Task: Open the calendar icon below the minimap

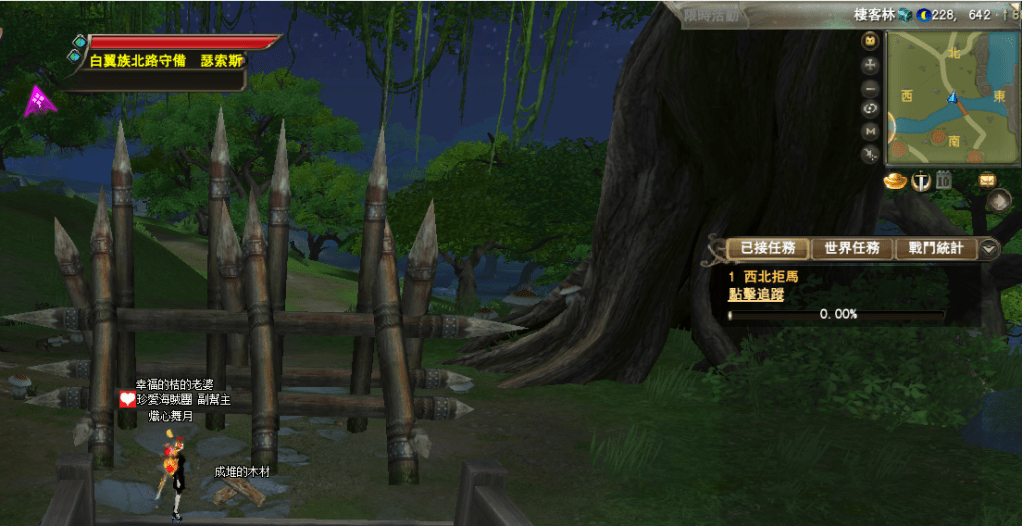Action: pyautogui.click(x=943, y=181)
